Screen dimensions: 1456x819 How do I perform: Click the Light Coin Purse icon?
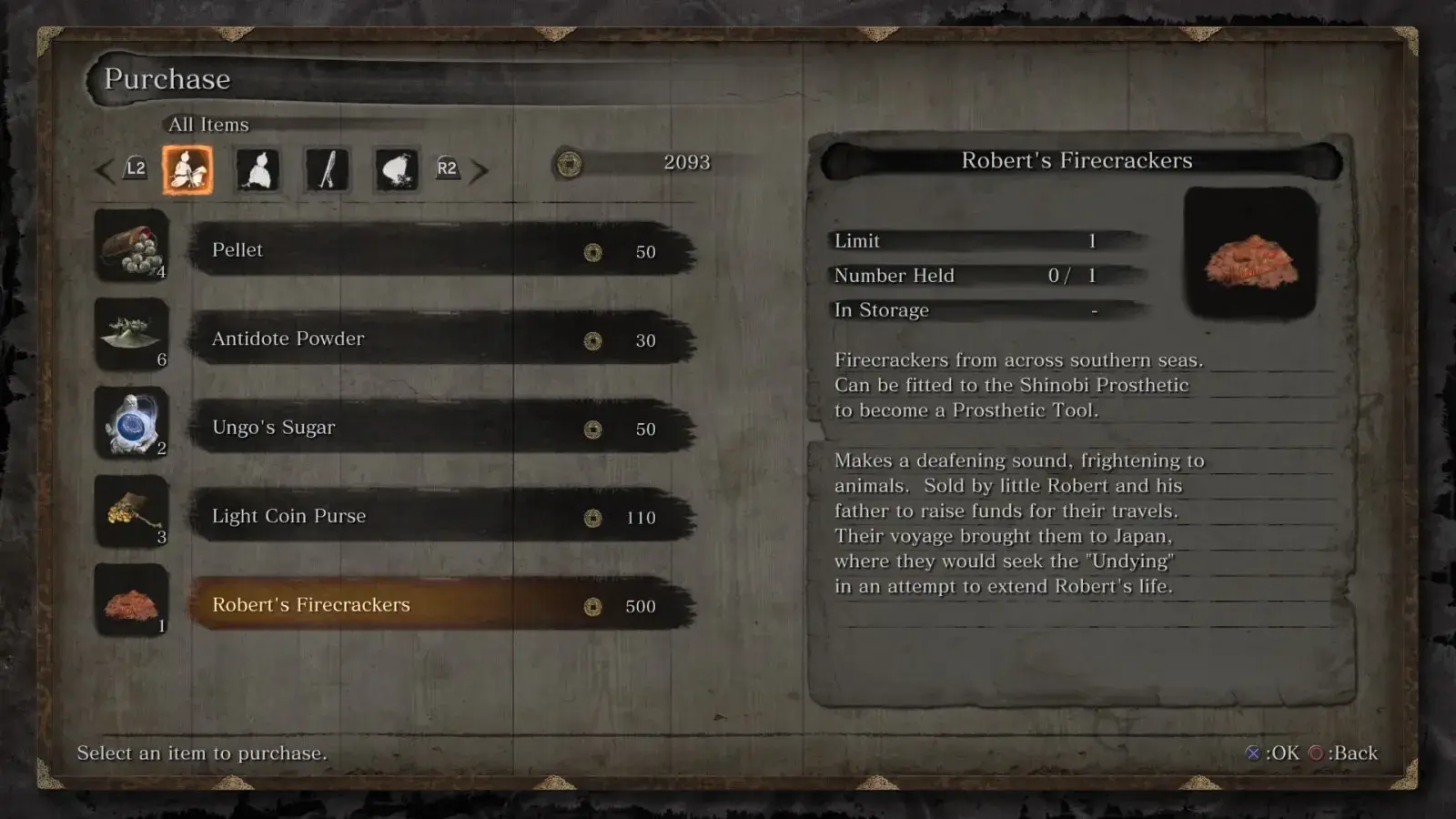(x=132, y=511)
